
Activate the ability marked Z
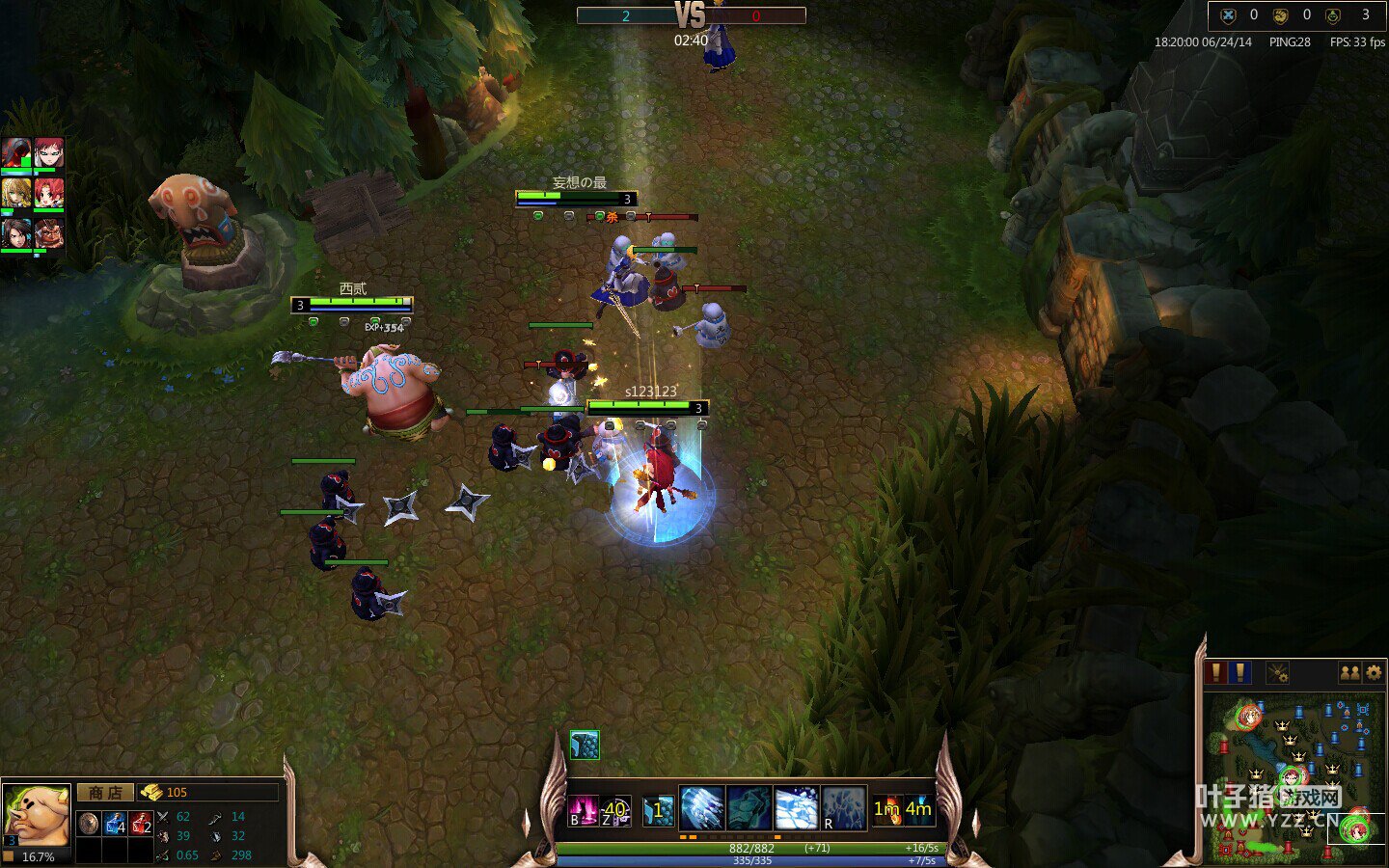coord(615,811)
